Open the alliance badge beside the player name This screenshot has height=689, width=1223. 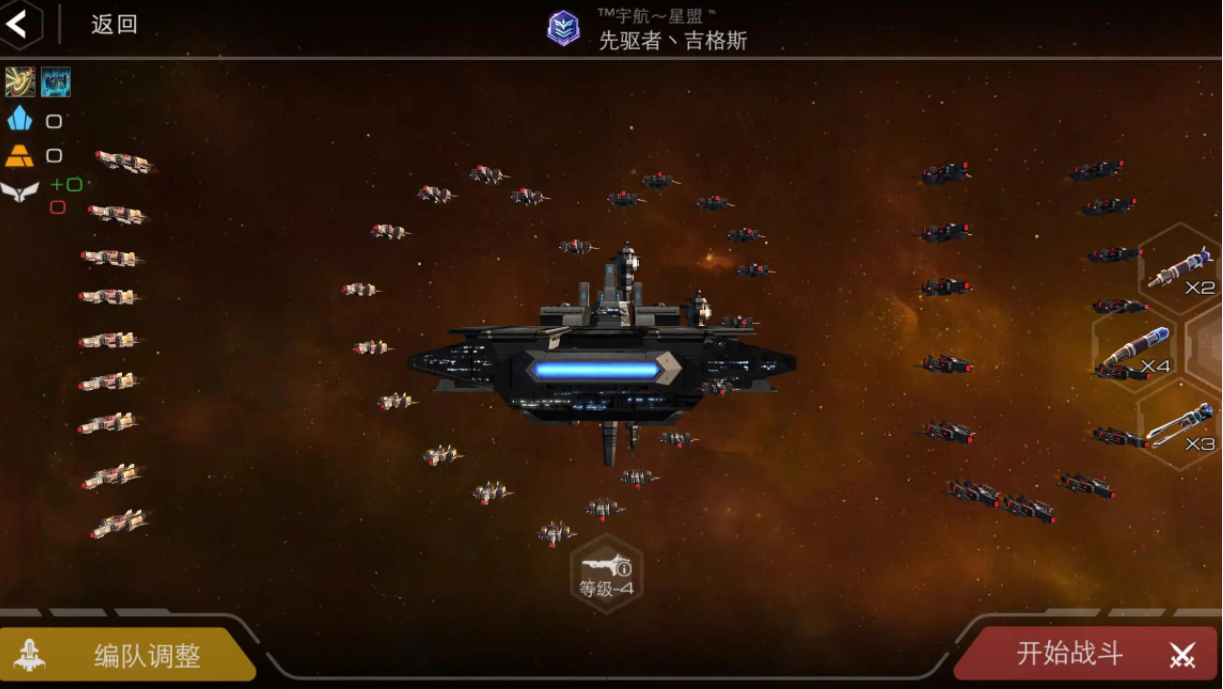563,28
